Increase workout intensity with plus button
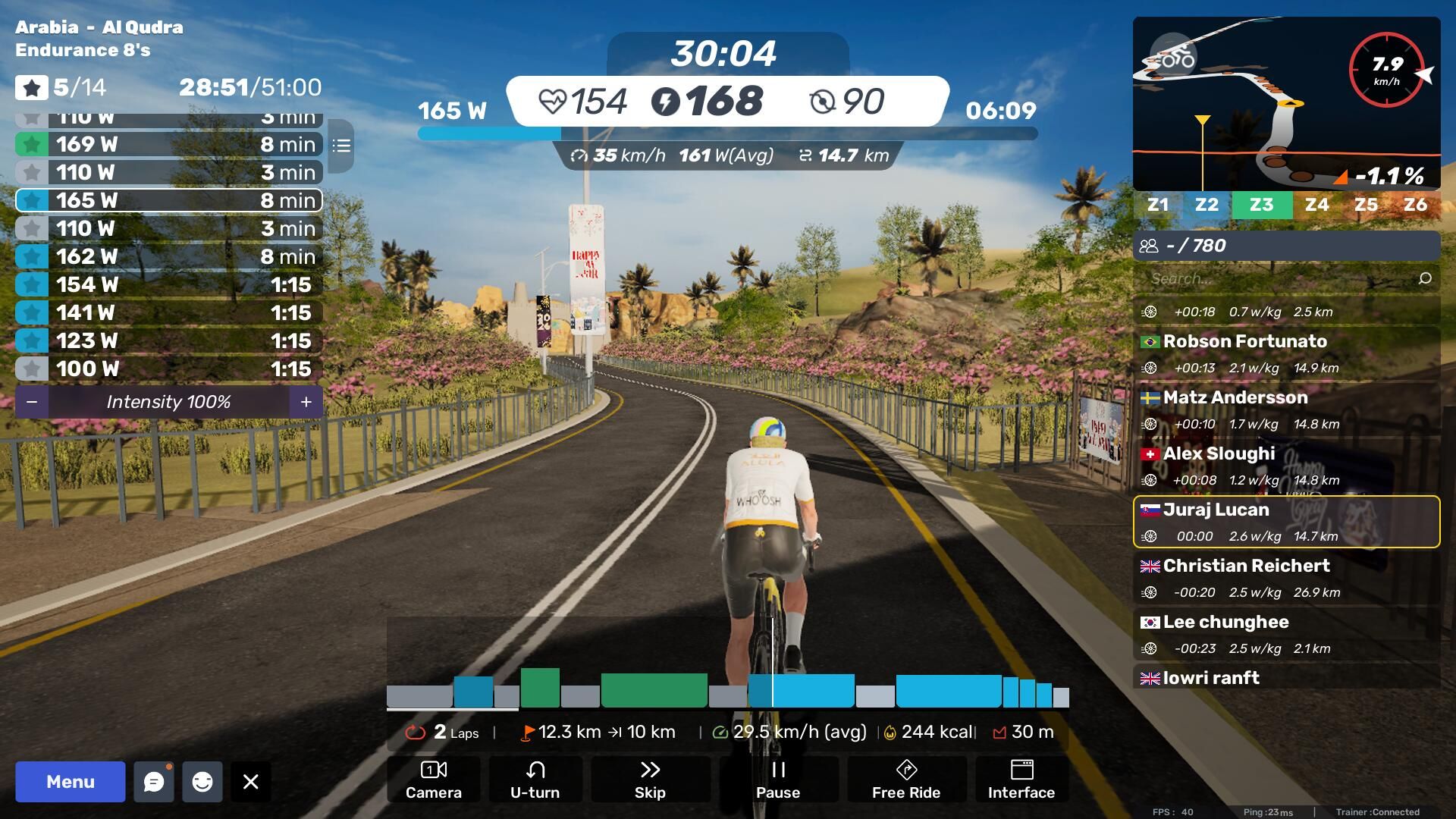Image resolution: width=1456 pixels, height=819 pixels. [x=306, y=402]
